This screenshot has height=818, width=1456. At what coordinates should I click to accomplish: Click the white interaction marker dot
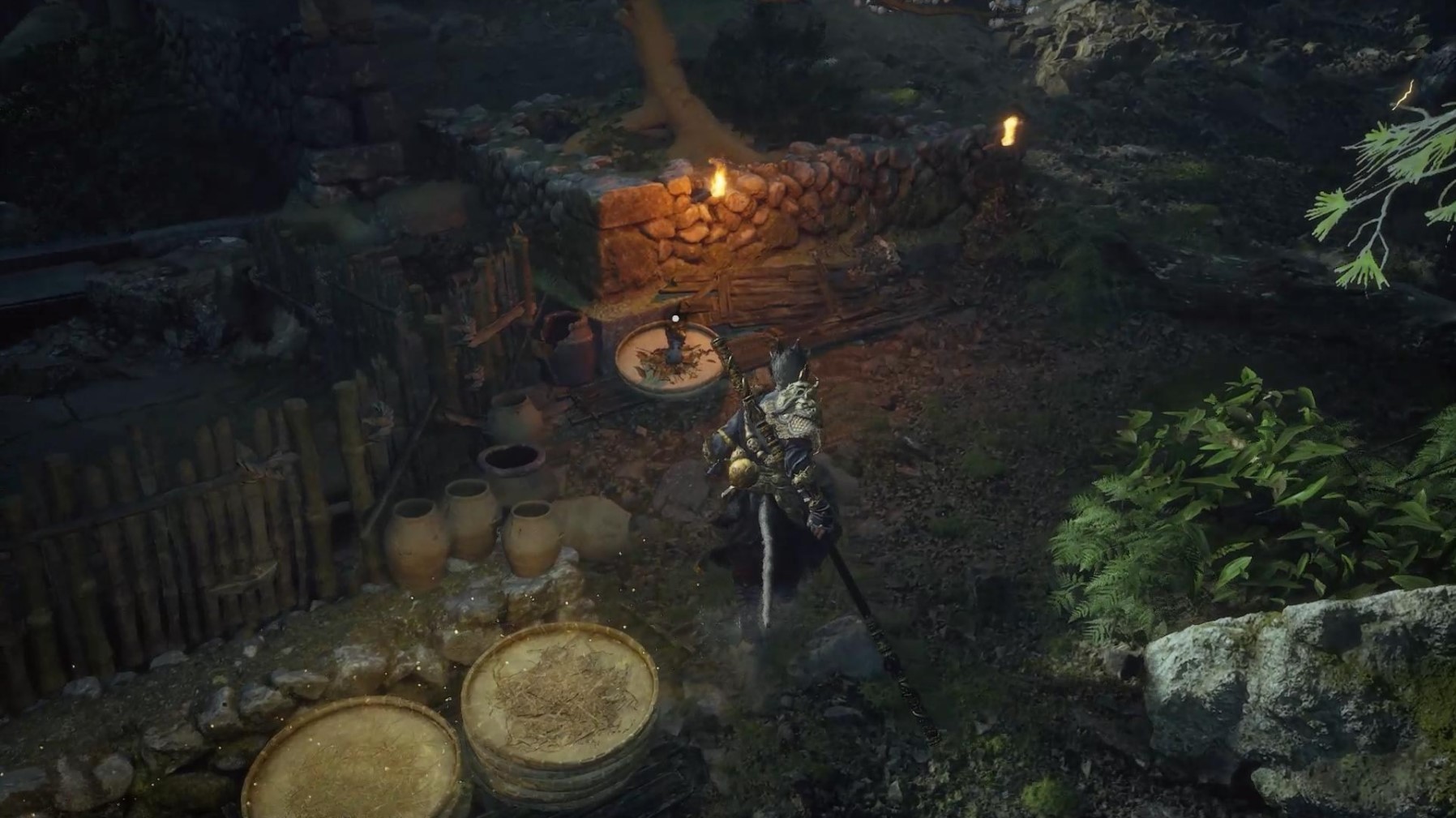coord(674,319)
